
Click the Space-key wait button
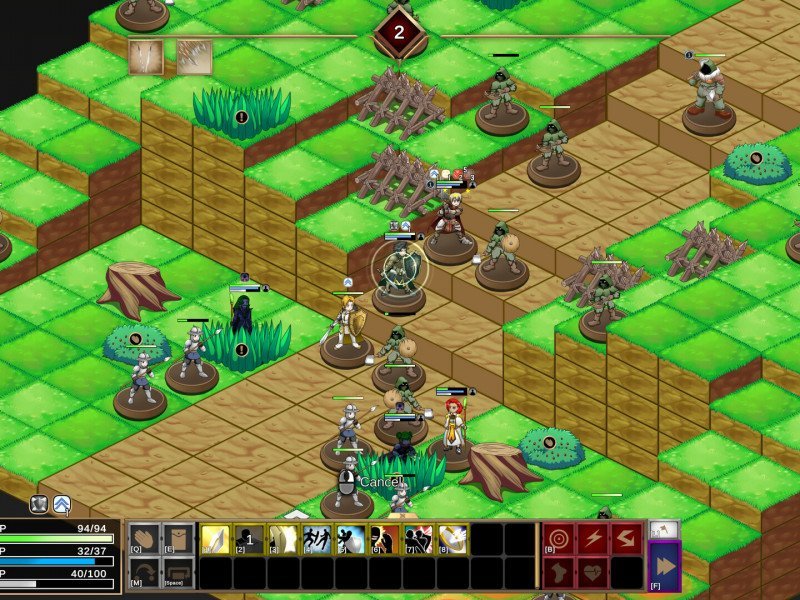[178, 573]
